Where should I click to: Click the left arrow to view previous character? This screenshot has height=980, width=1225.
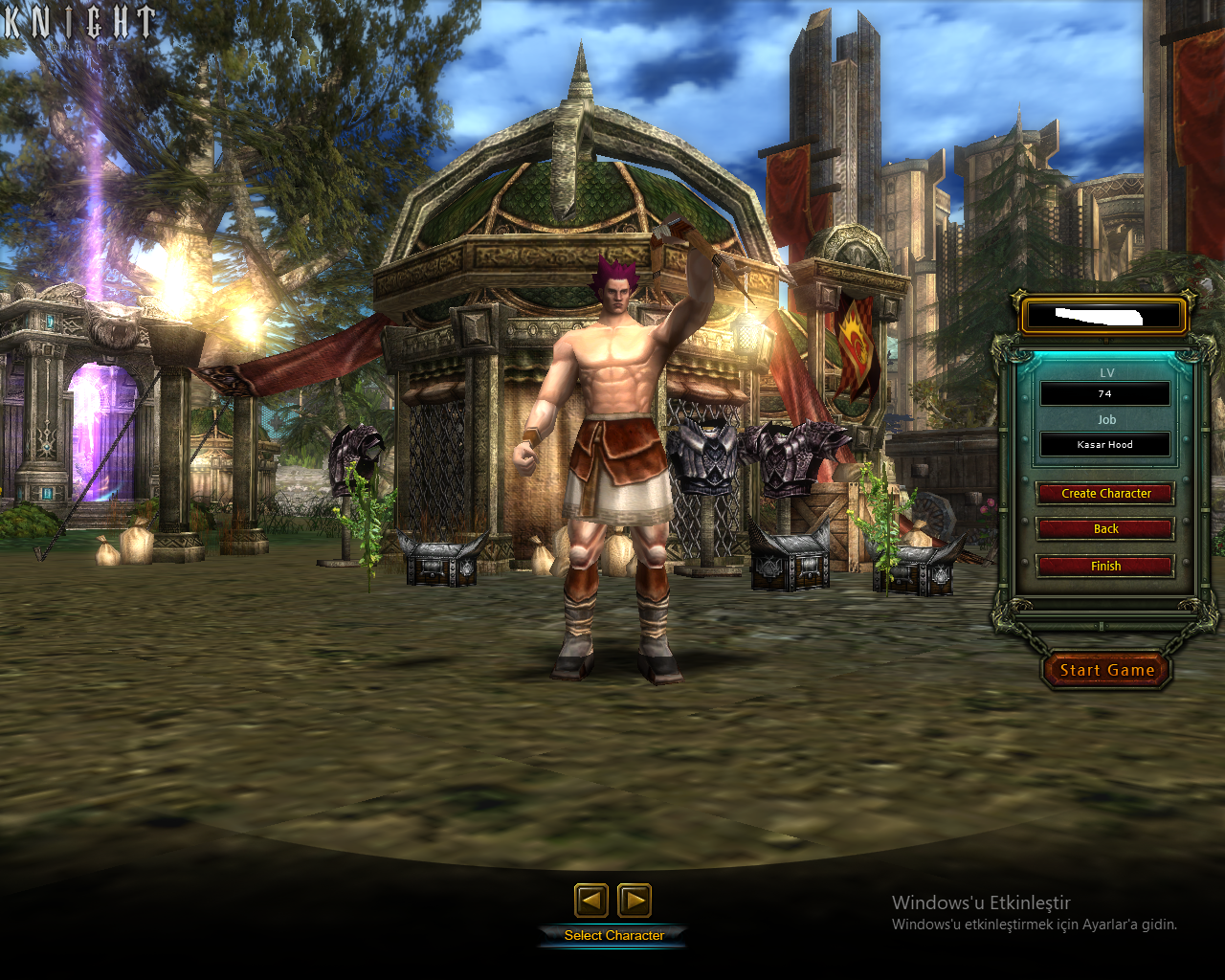pyautogui.click(x=590, y=901)
